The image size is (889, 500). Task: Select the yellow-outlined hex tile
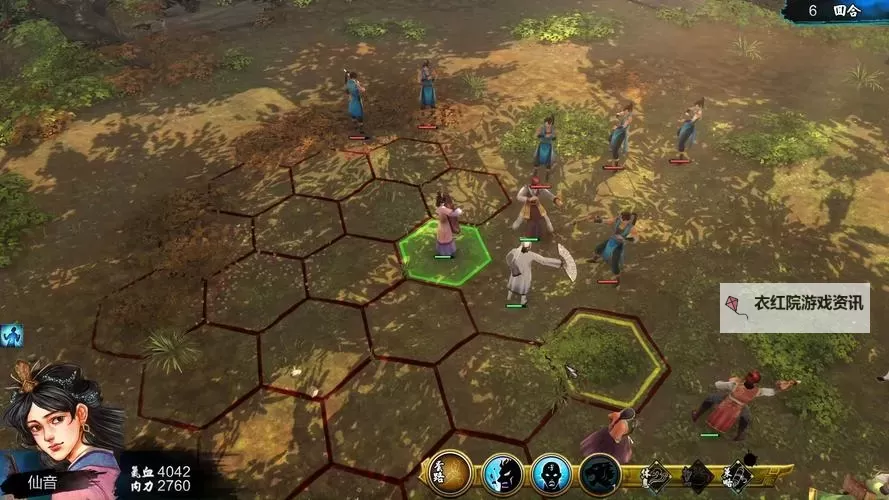609,358
